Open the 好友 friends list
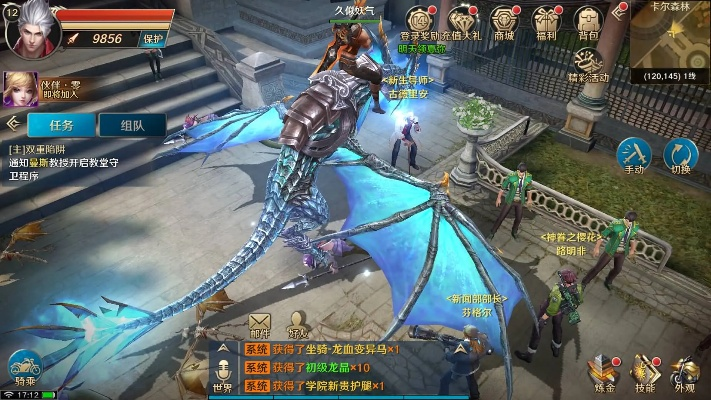 [x=298, y=324]
